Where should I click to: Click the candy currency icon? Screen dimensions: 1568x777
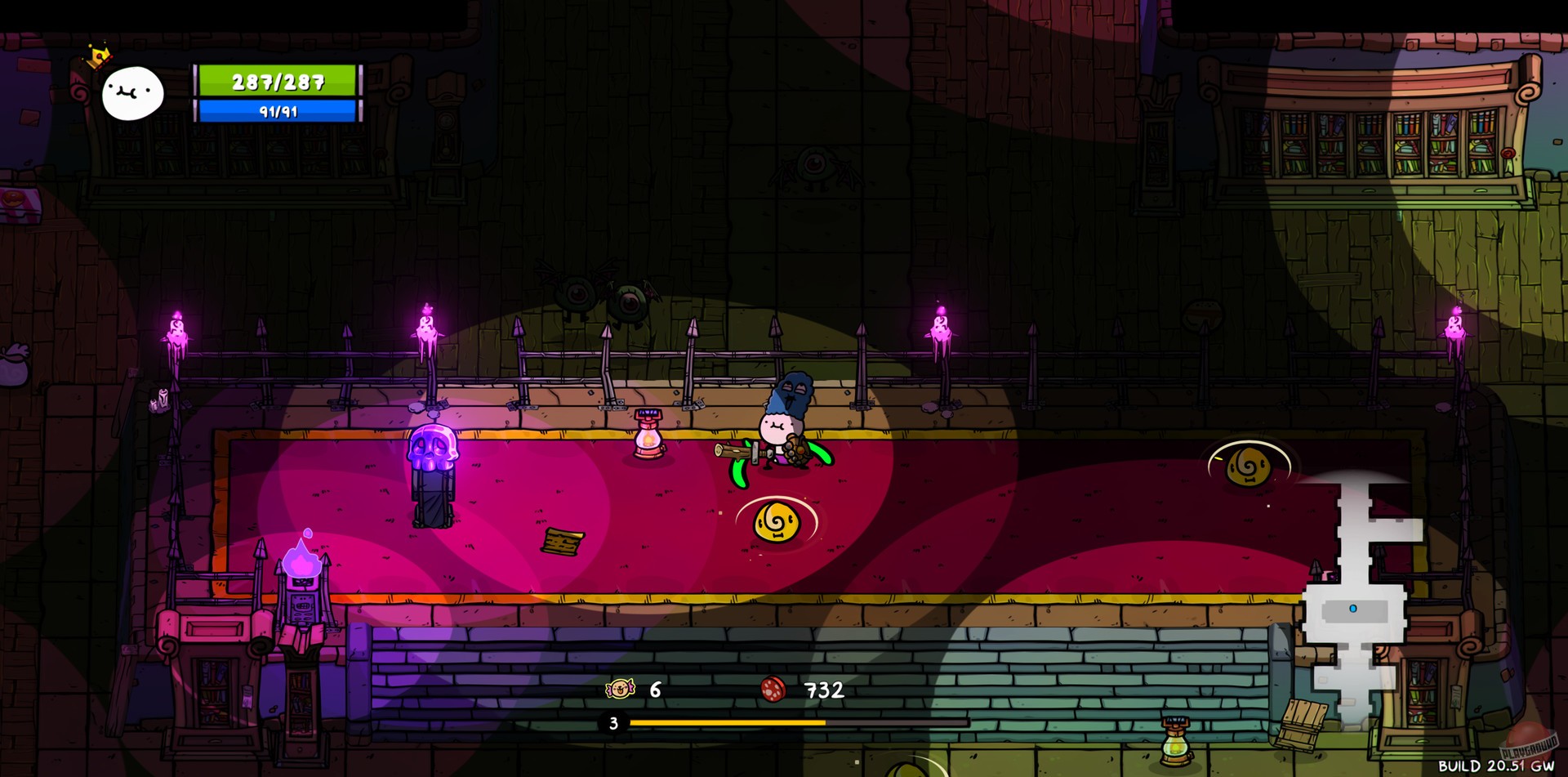[621, 690]
